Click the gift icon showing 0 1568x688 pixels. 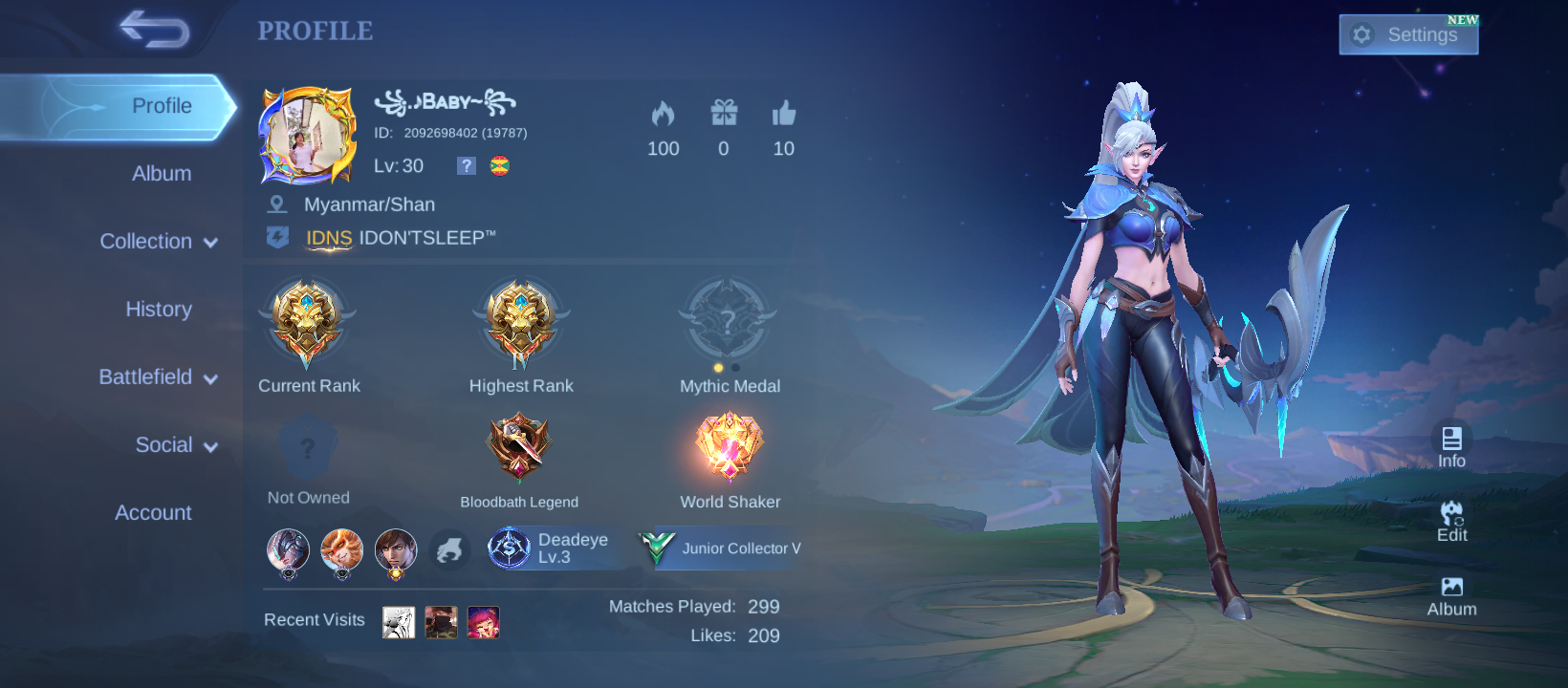coord(724,113)
